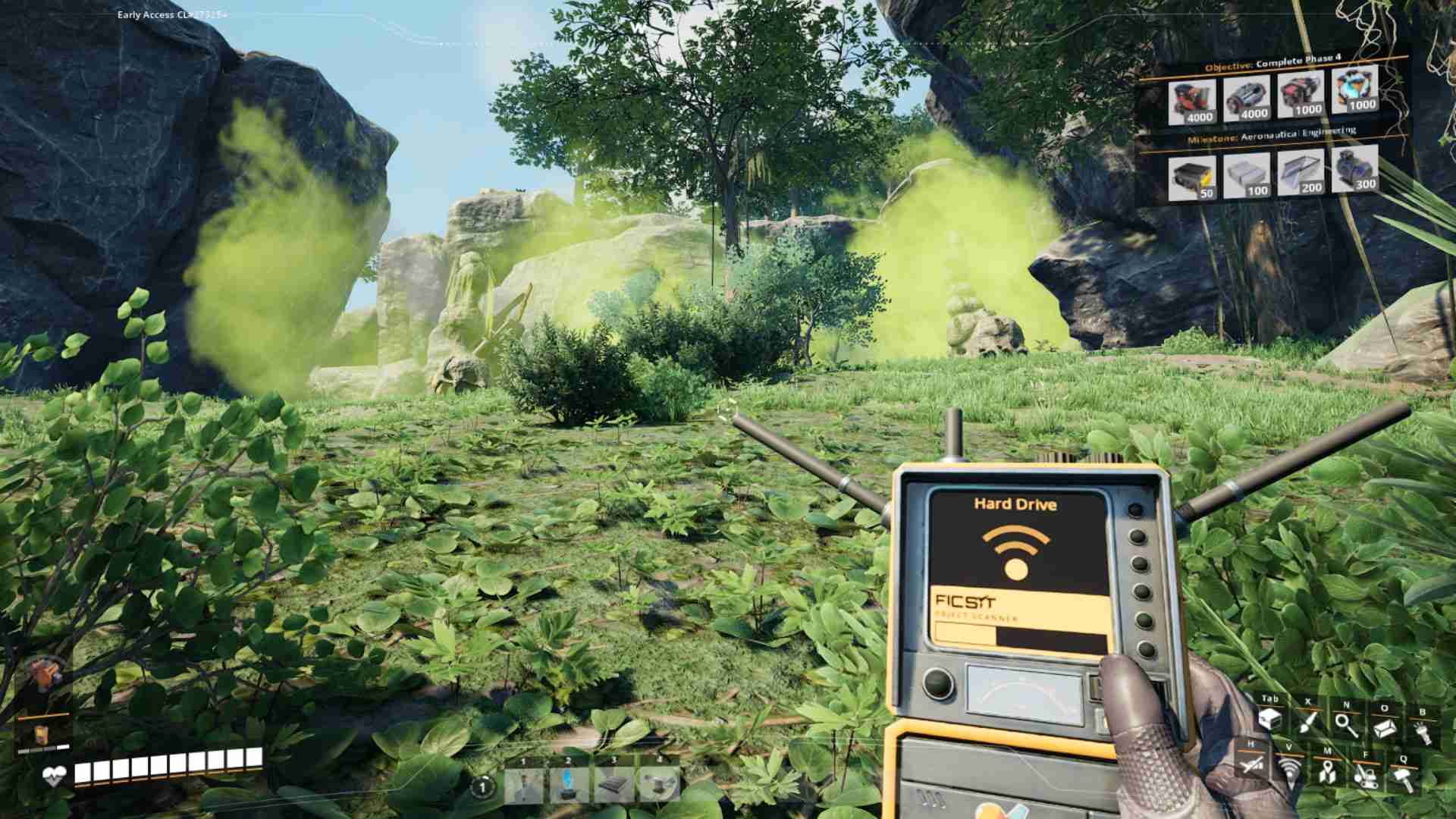Select hotbar slot 3 foundation thumbnail
This screenshot has width=1456, height=819.
coord(612,786)
